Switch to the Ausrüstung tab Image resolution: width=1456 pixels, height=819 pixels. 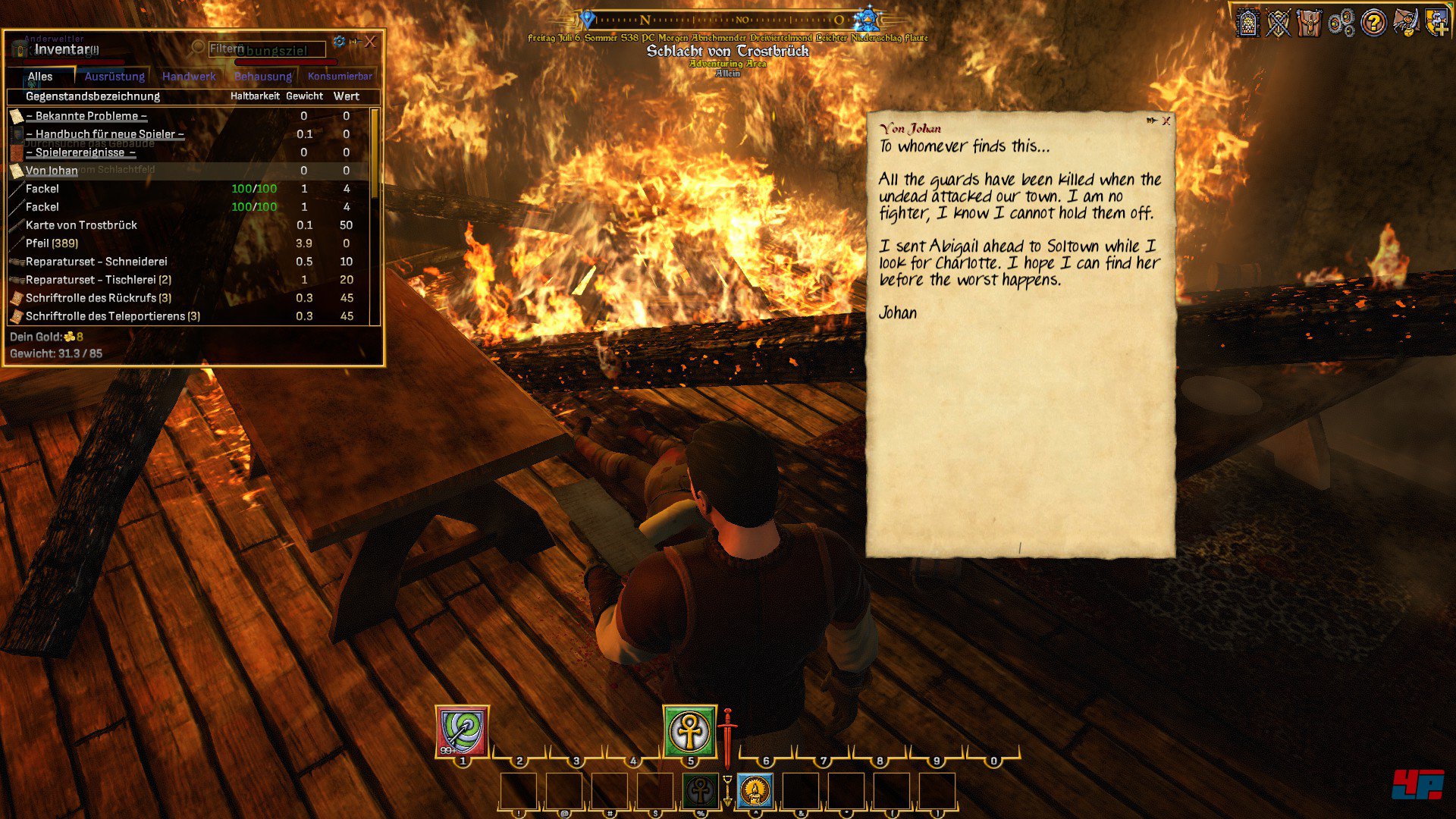pos(115,77)
